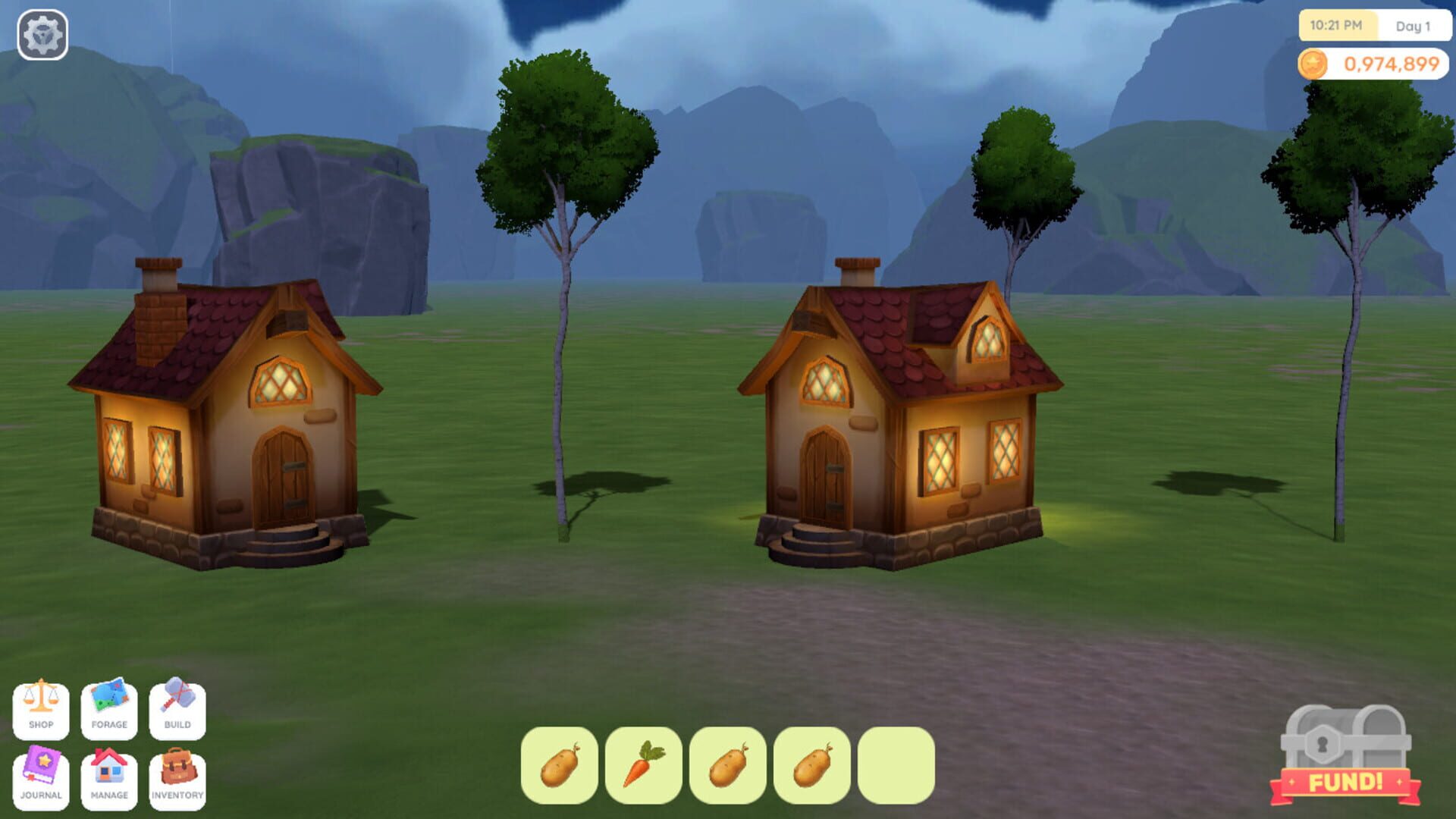
Task: Open the game settings gear
Action: [x=42, y=33]
